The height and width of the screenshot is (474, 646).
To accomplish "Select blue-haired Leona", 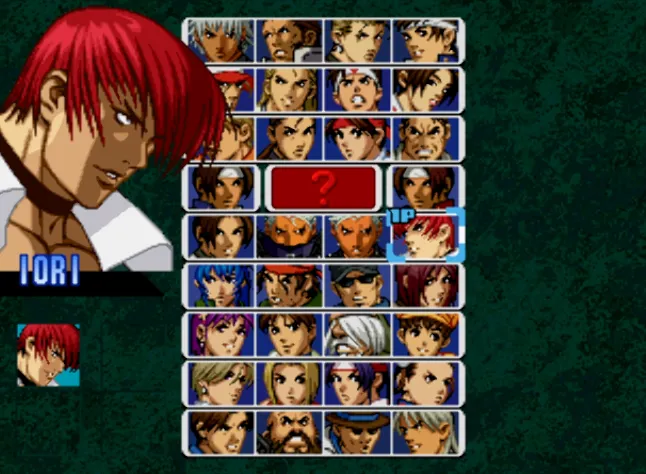I will (221, 285).
